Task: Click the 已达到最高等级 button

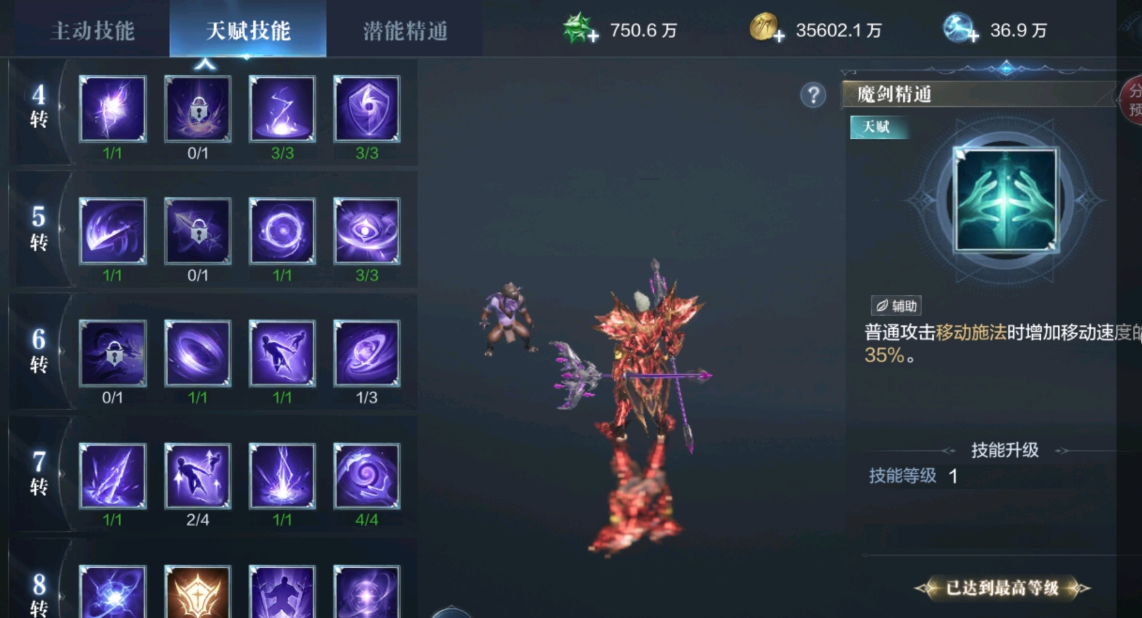Action: [x=1002, y=588]
